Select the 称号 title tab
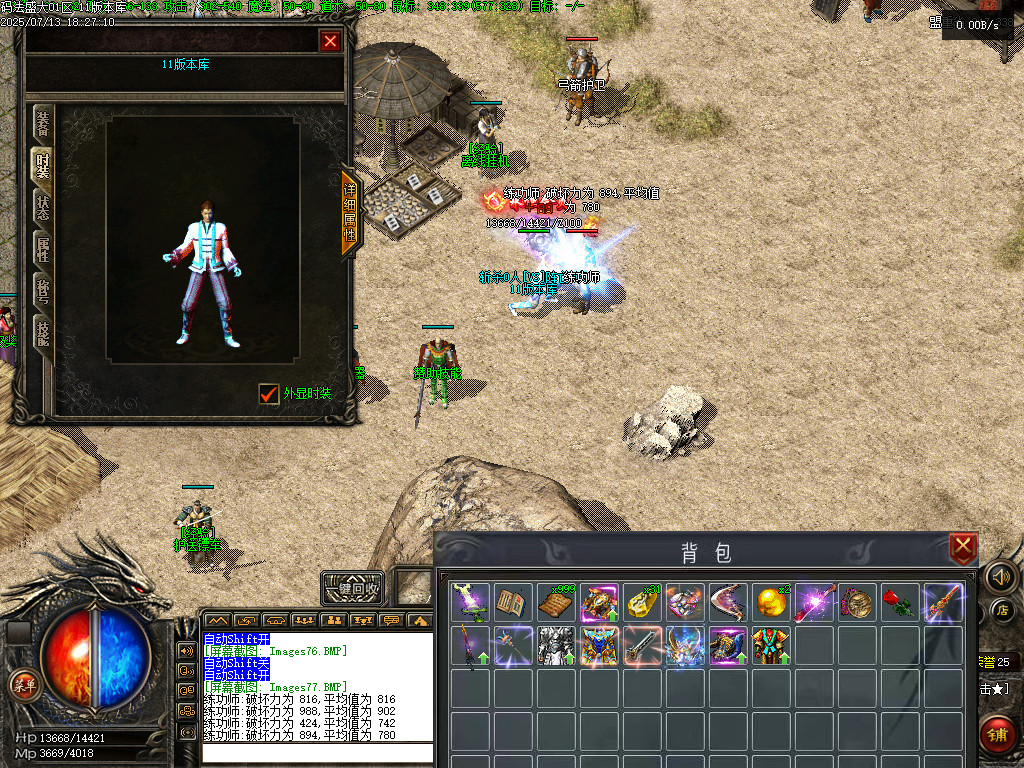1024x768 pixels. 43,291
